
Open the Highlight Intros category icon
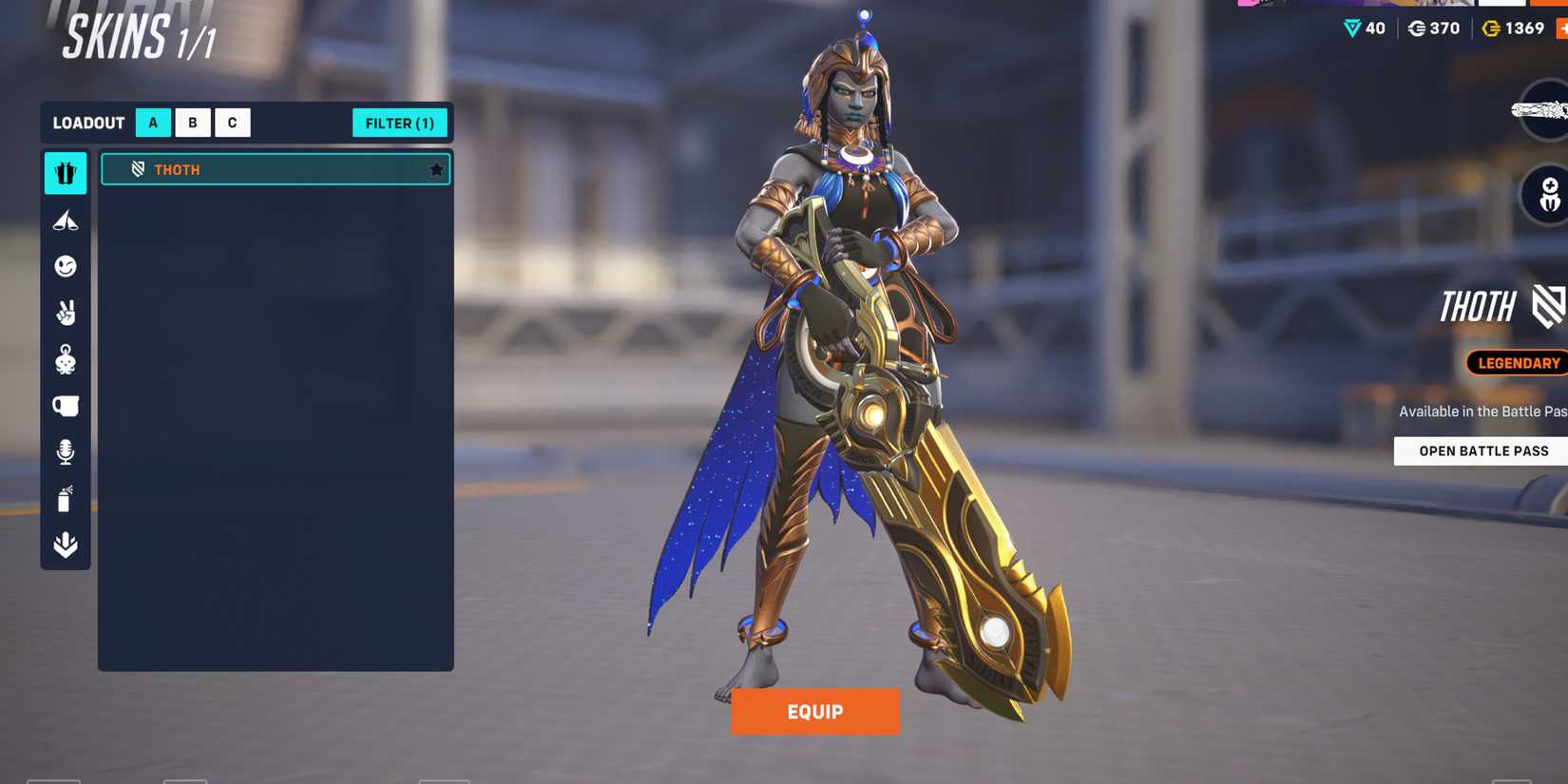65,220
